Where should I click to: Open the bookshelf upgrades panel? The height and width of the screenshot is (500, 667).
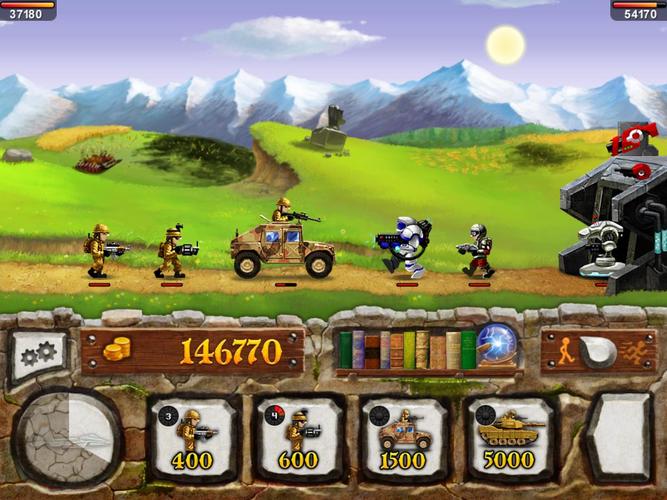(x=406, y=350)
